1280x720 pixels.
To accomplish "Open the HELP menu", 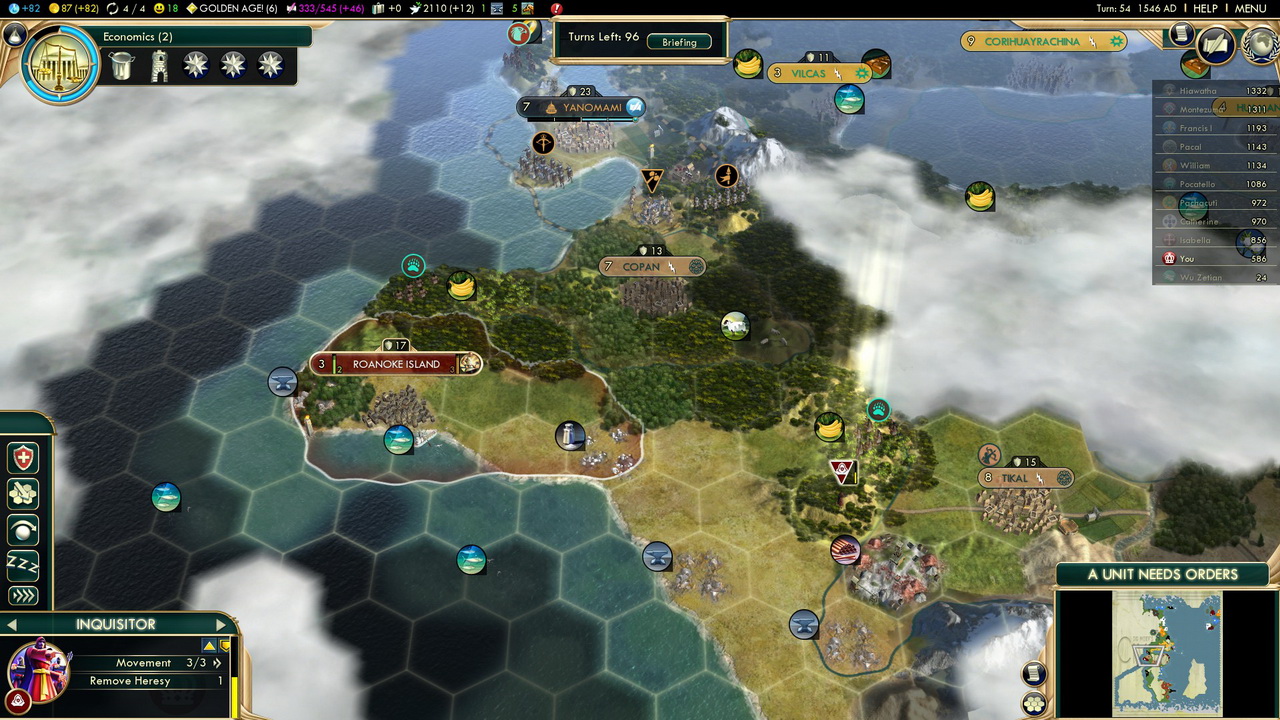I will [1205, 8].
